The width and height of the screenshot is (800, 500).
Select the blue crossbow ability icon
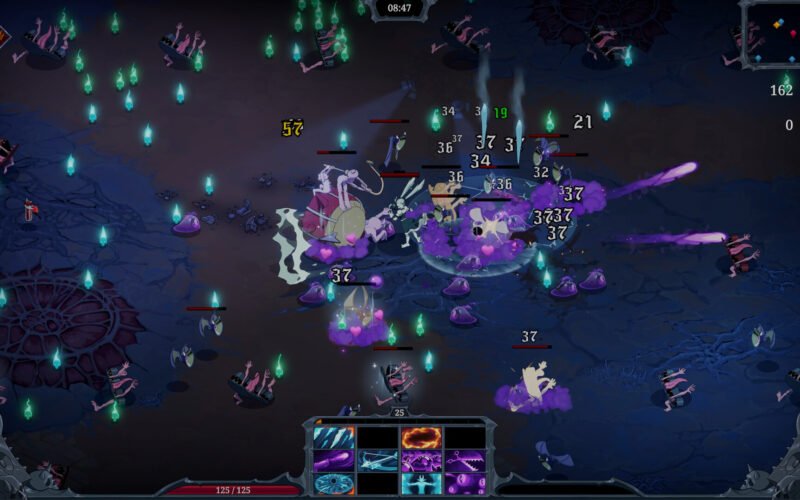376,461
